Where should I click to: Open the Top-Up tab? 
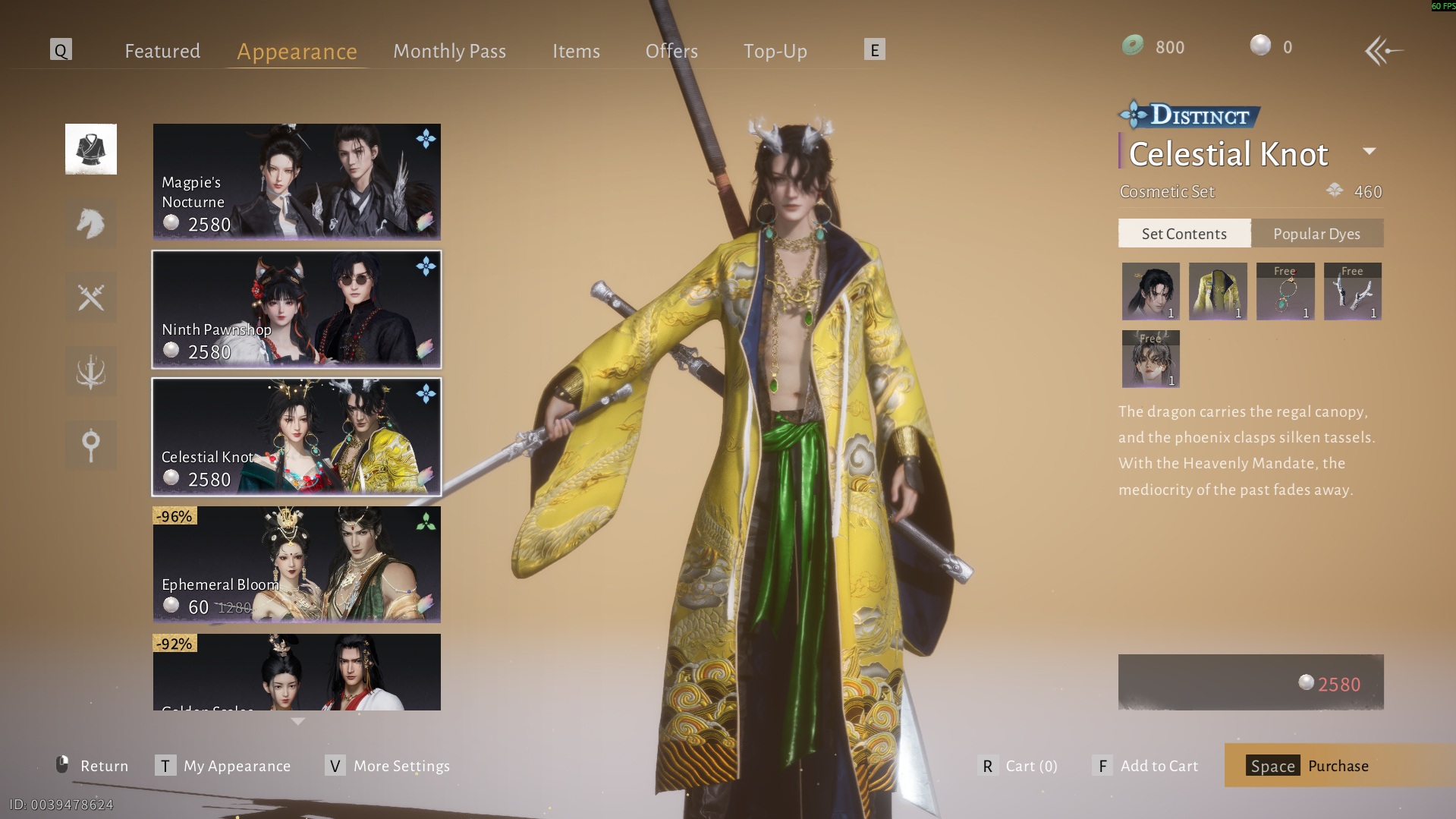[775, 51]
